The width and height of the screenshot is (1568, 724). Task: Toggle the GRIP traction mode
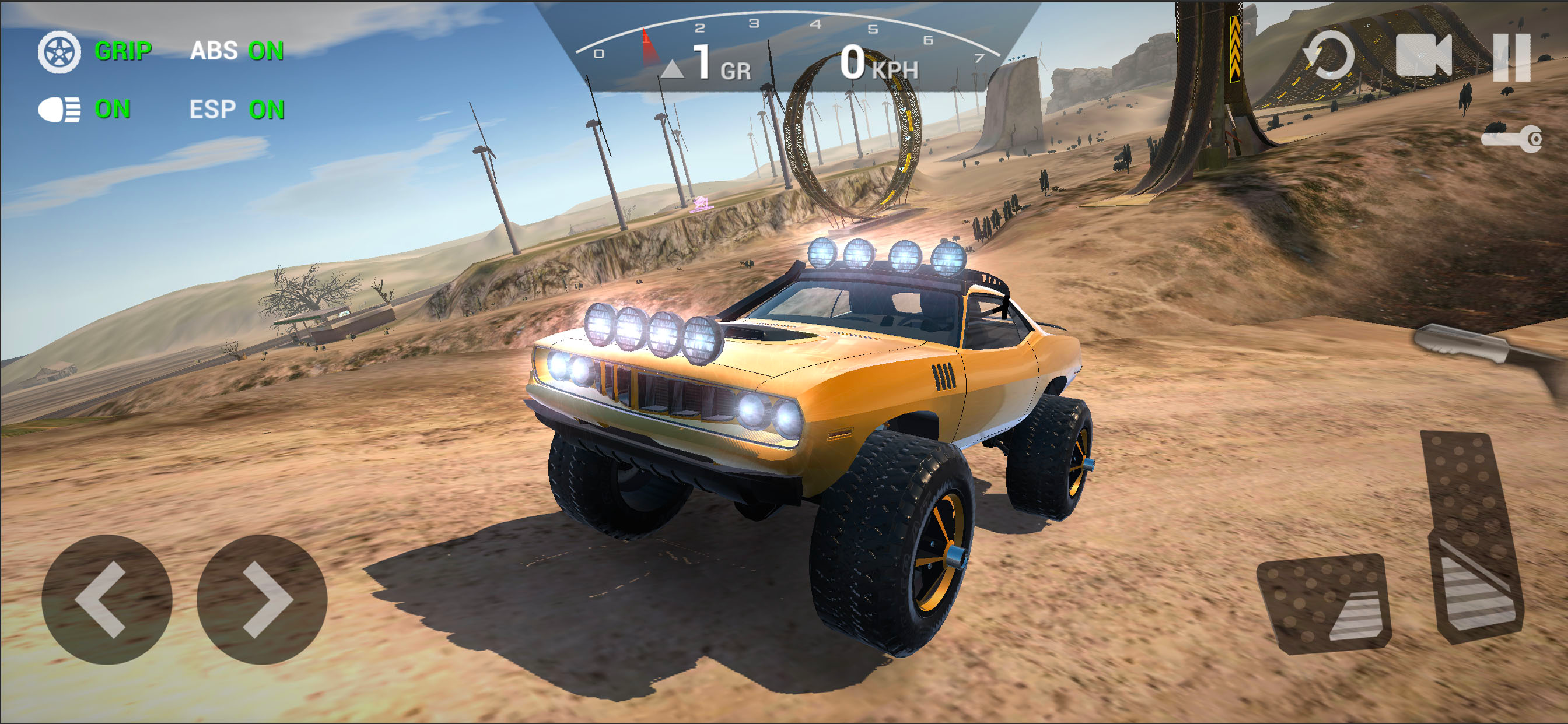click(96, 51)
